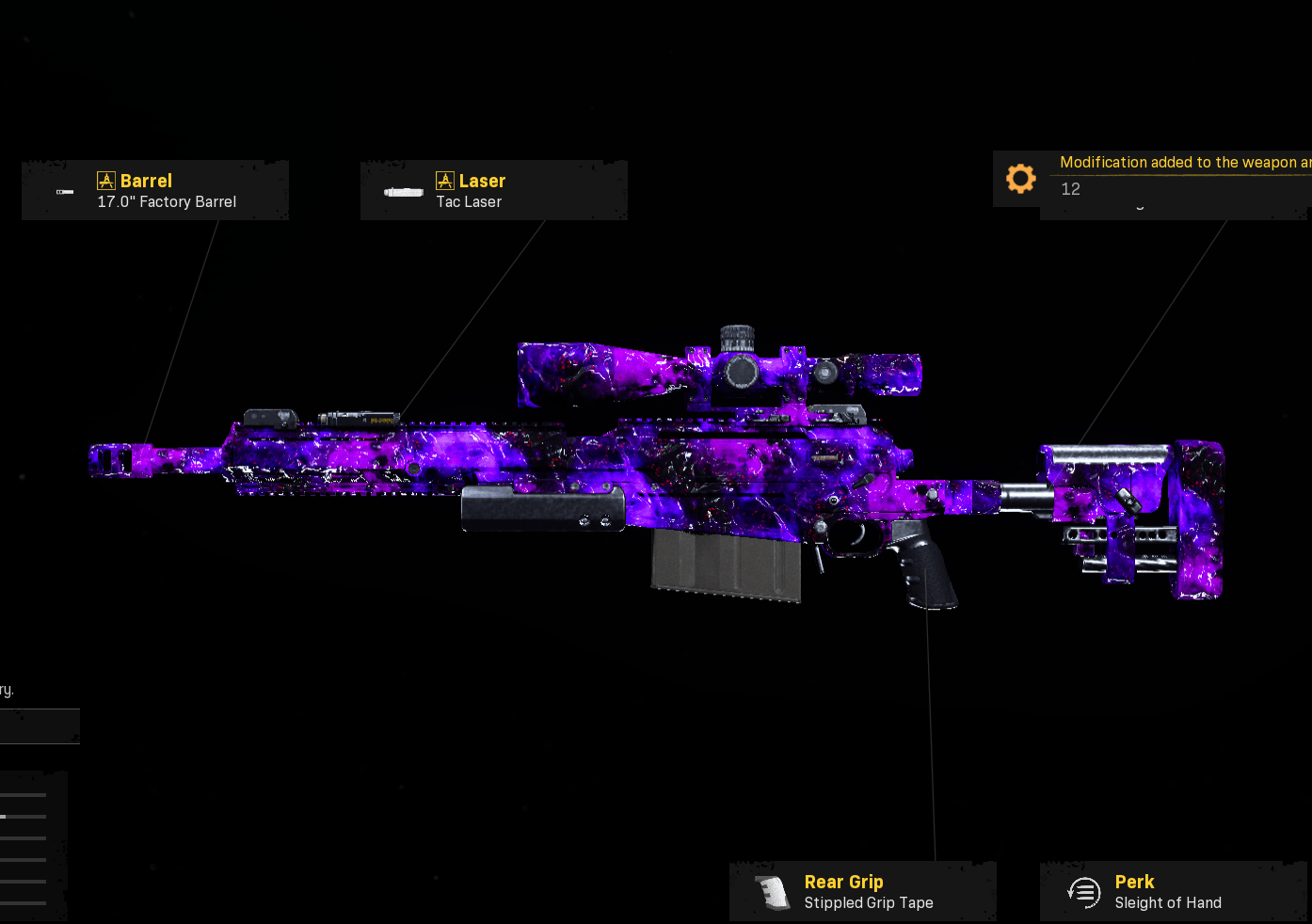Open the Laser attachment slot

tap(493, 190)
